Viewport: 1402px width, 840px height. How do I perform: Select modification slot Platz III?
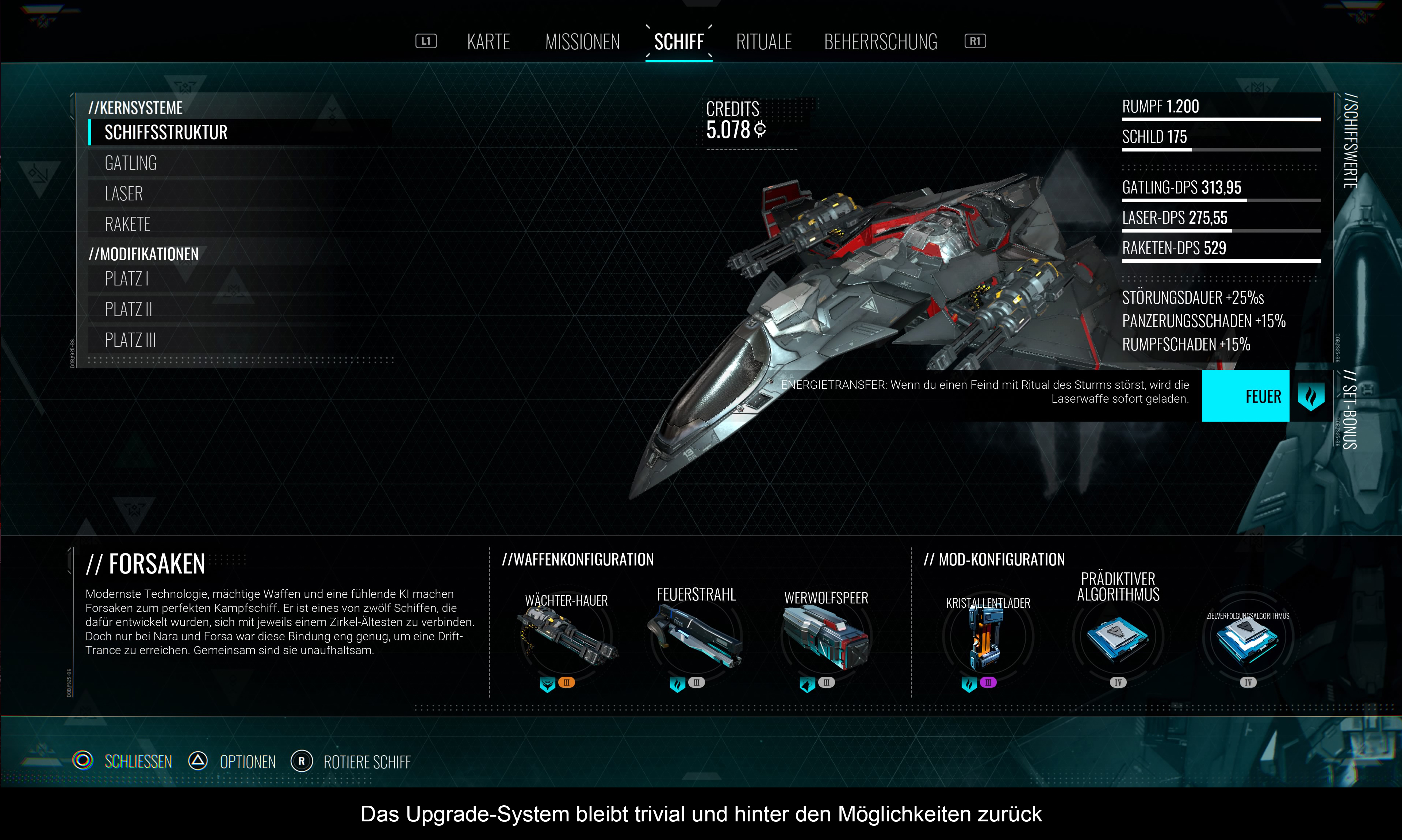[130, 340]
